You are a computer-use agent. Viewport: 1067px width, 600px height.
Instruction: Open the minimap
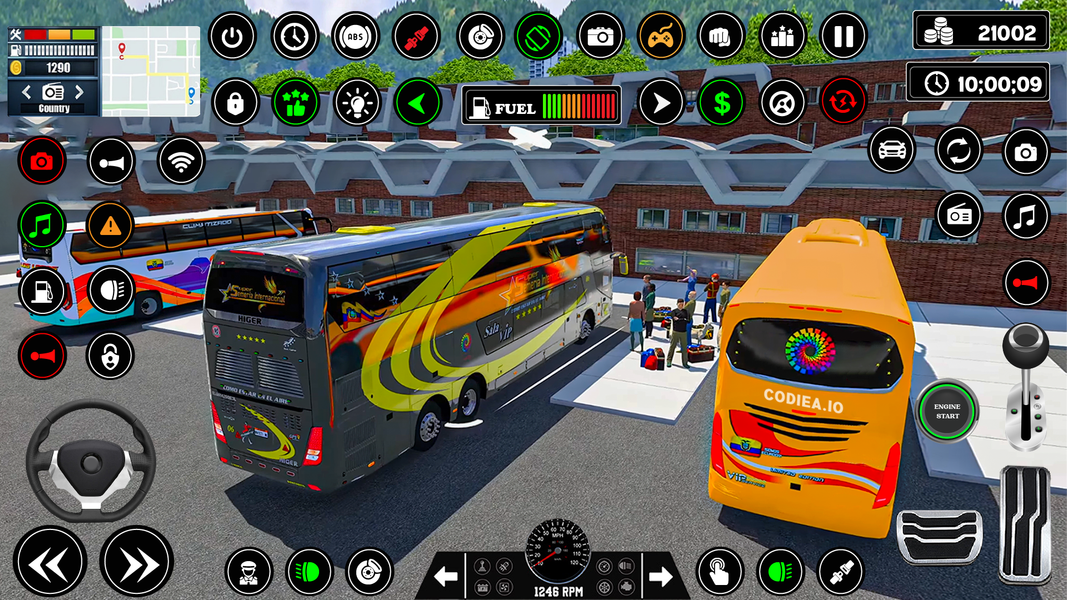coord(151,71)
